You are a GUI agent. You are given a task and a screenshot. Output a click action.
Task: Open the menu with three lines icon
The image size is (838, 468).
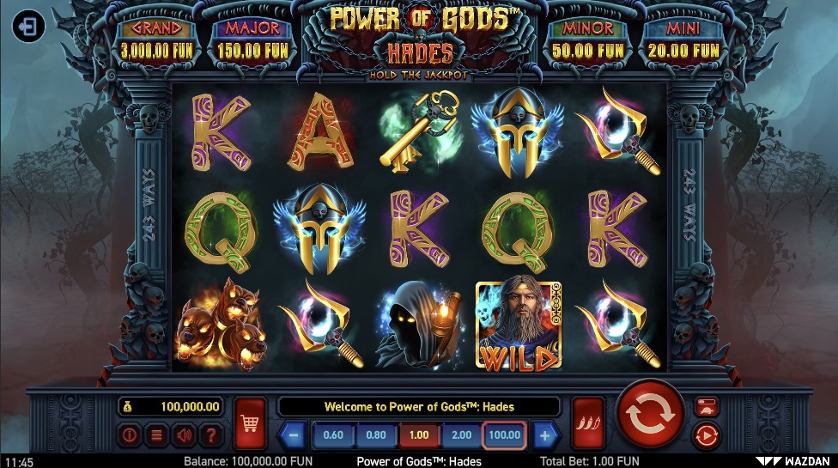pyautogui.click(x=156, y=435)
